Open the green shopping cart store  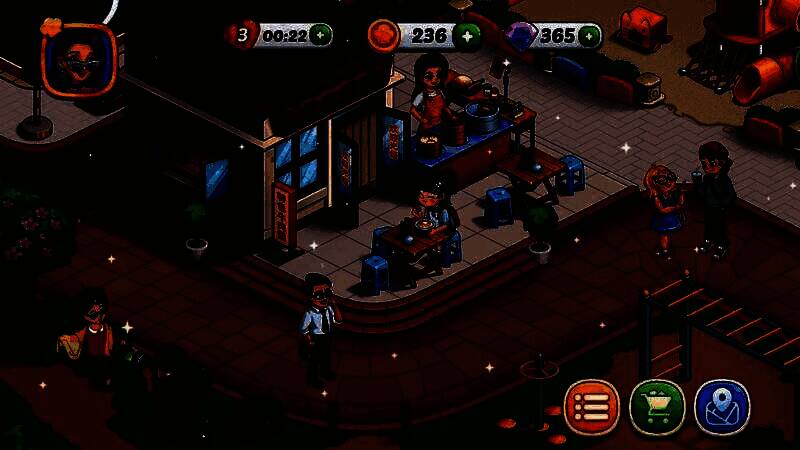pos(657,407)
